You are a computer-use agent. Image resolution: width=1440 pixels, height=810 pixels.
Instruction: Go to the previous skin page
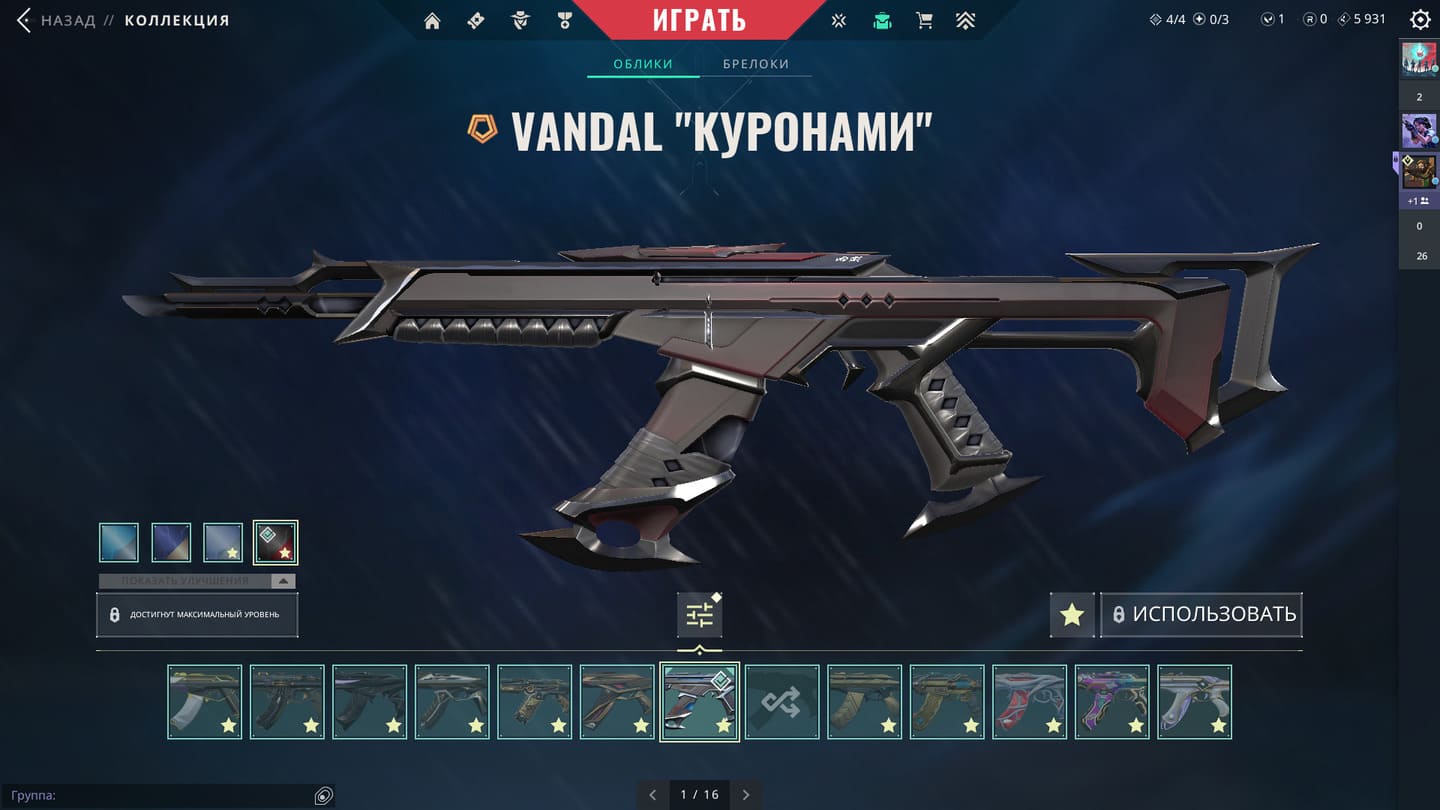point(653,795)
